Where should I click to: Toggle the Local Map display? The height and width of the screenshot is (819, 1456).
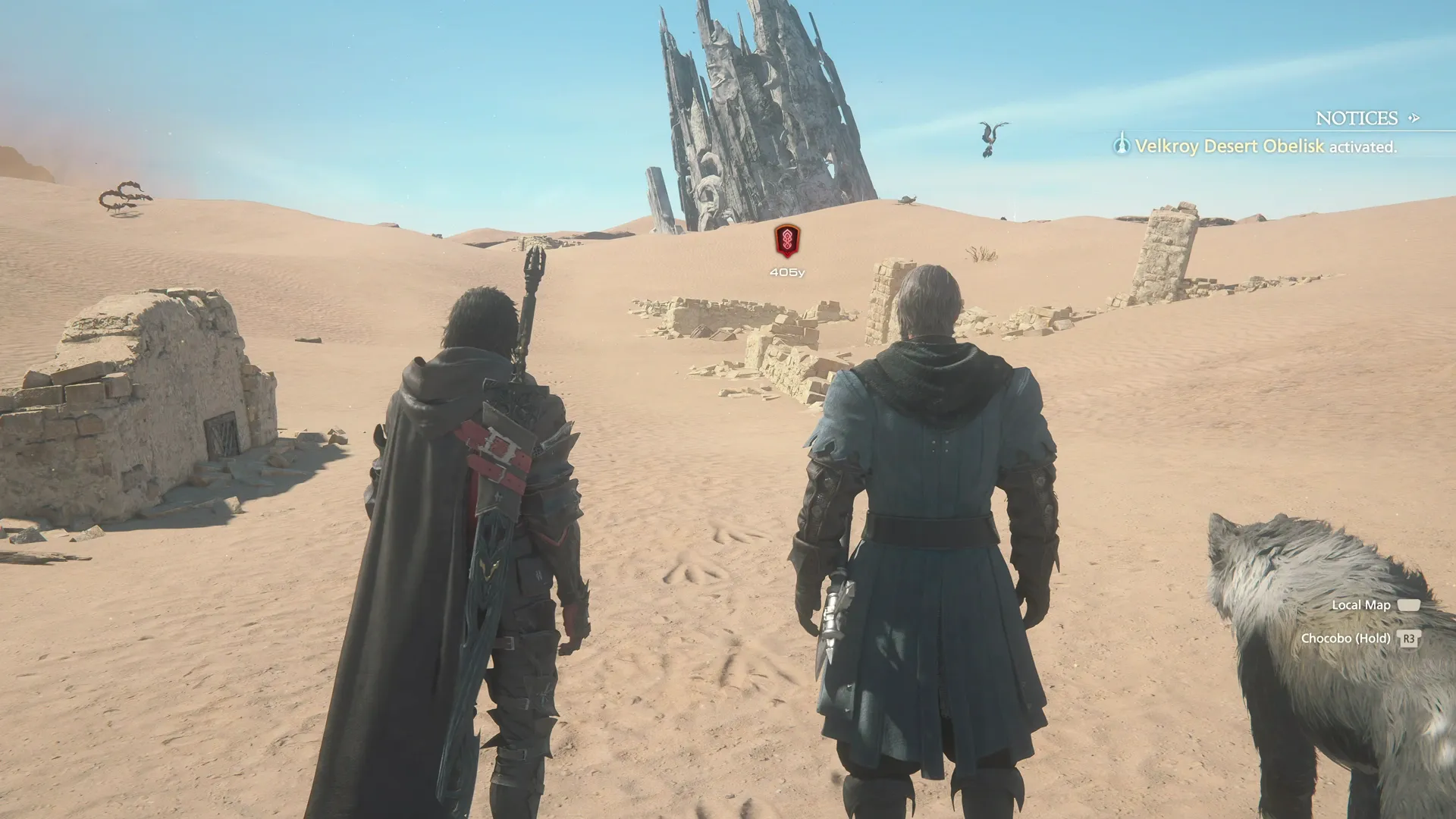pos(1361,604)
